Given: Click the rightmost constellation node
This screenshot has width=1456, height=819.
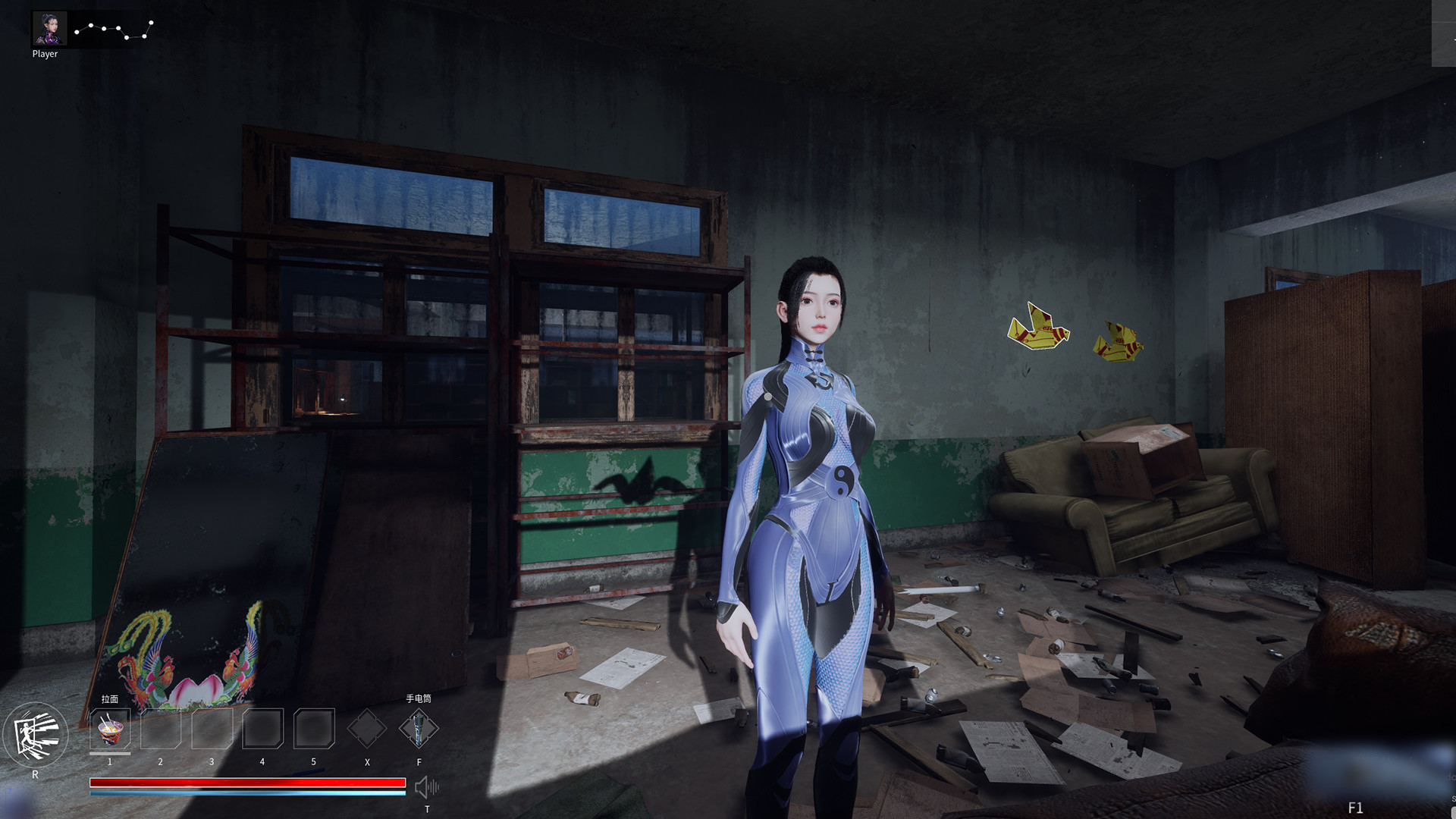Looking at the screenshot, I should pyautogui.click(x=152, y=23).
